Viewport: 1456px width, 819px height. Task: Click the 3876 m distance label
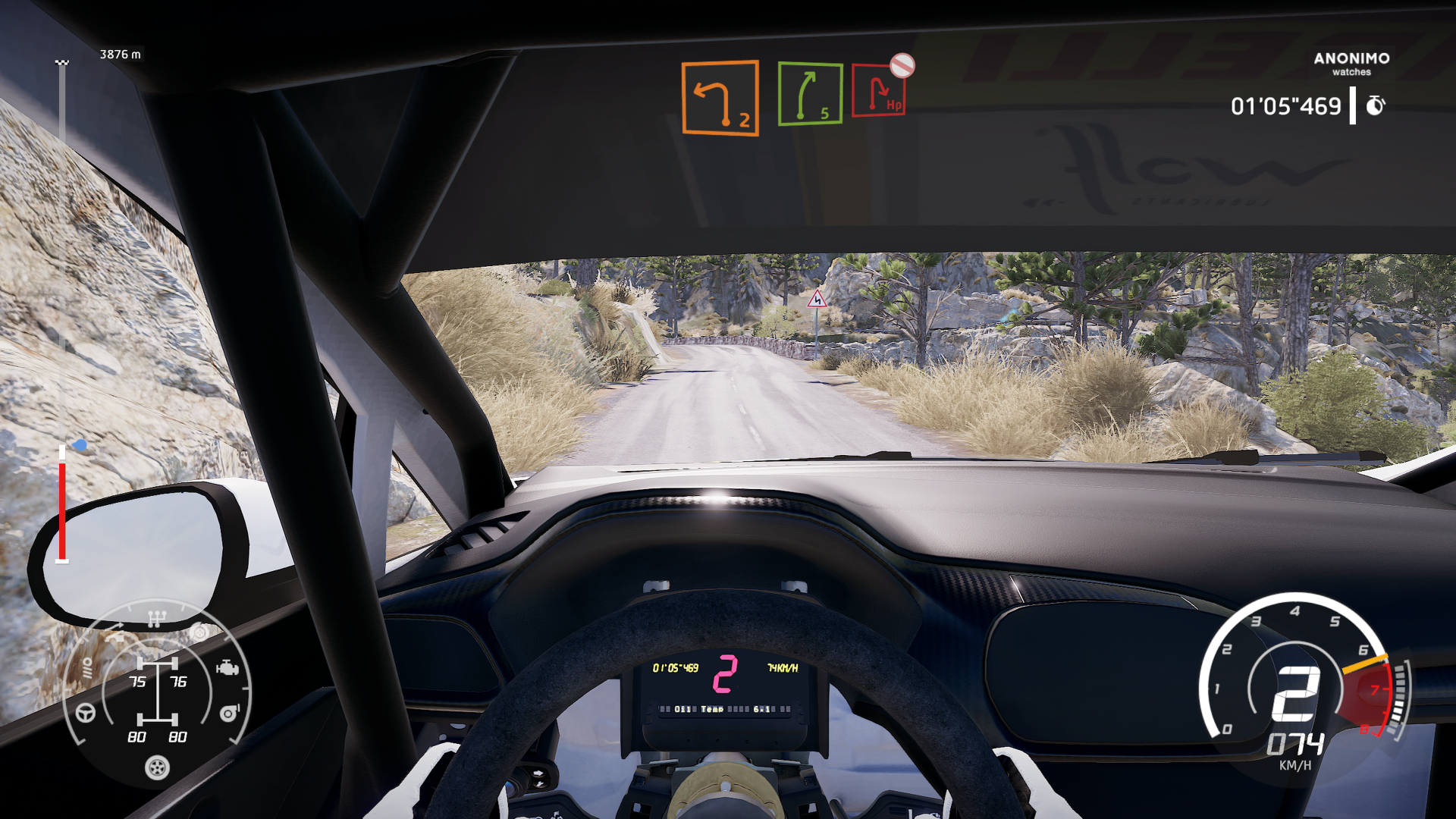tap(119, 55)
